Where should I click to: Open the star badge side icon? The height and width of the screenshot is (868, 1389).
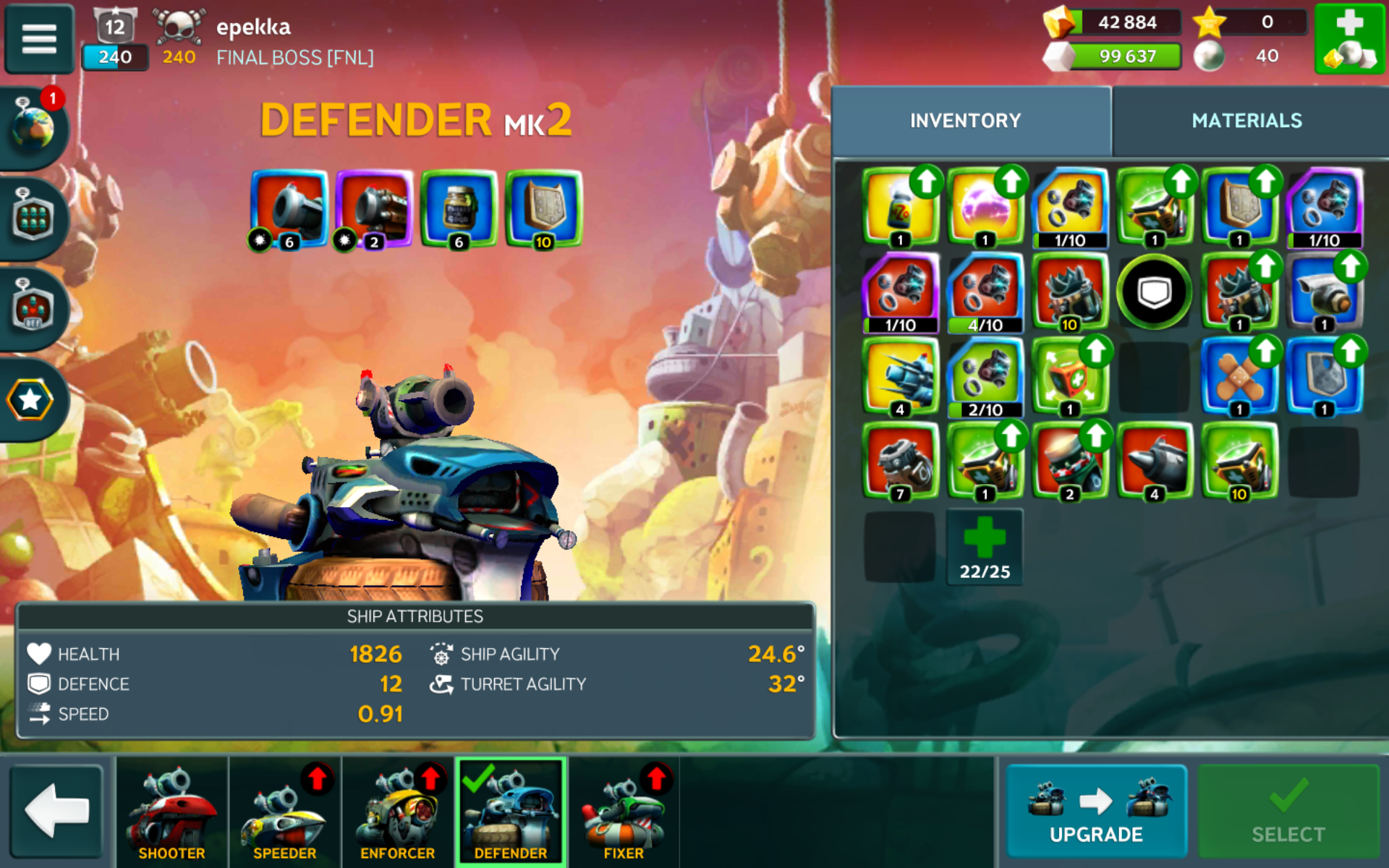pos(30,400)
